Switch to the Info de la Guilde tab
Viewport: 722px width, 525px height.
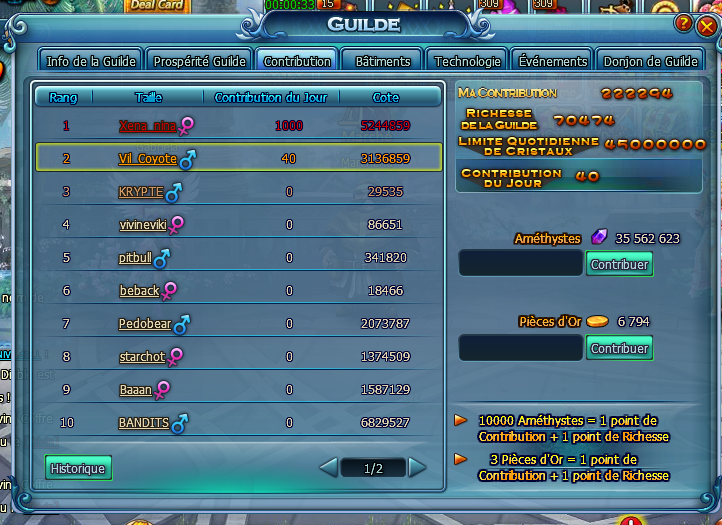pyautogui.click(x=92, y=61)
